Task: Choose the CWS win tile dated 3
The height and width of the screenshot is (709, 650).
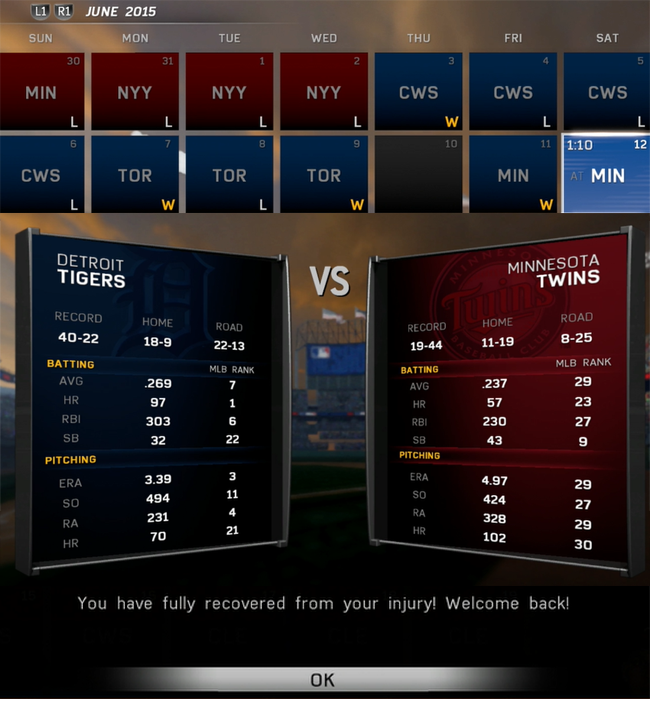Action: pos(418,92)
